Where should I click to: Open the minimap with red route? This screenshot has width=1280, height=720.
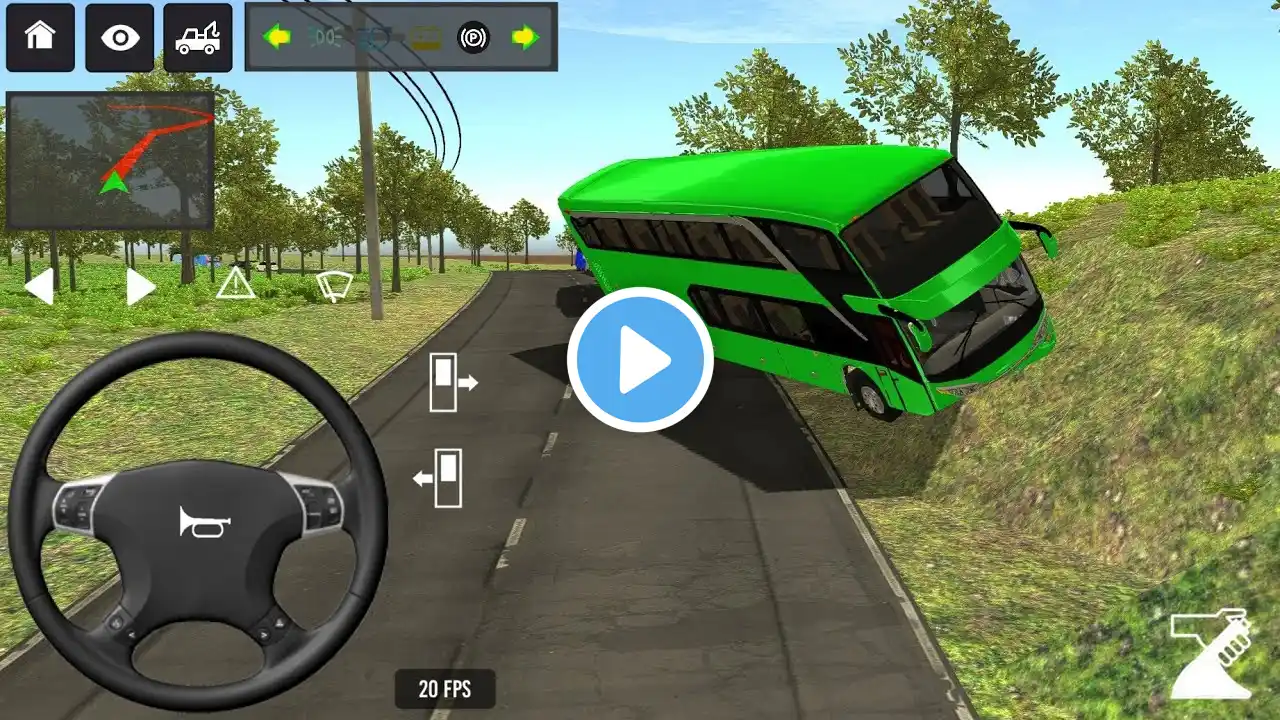point(110,161)
